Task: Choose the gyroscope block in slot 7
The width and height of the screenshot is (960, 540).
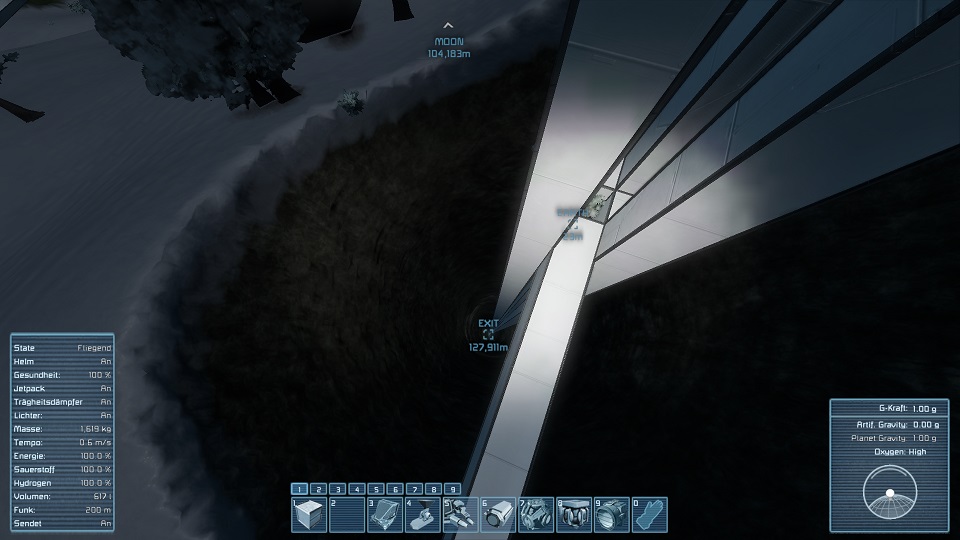Action: click(x=536, y=515)
